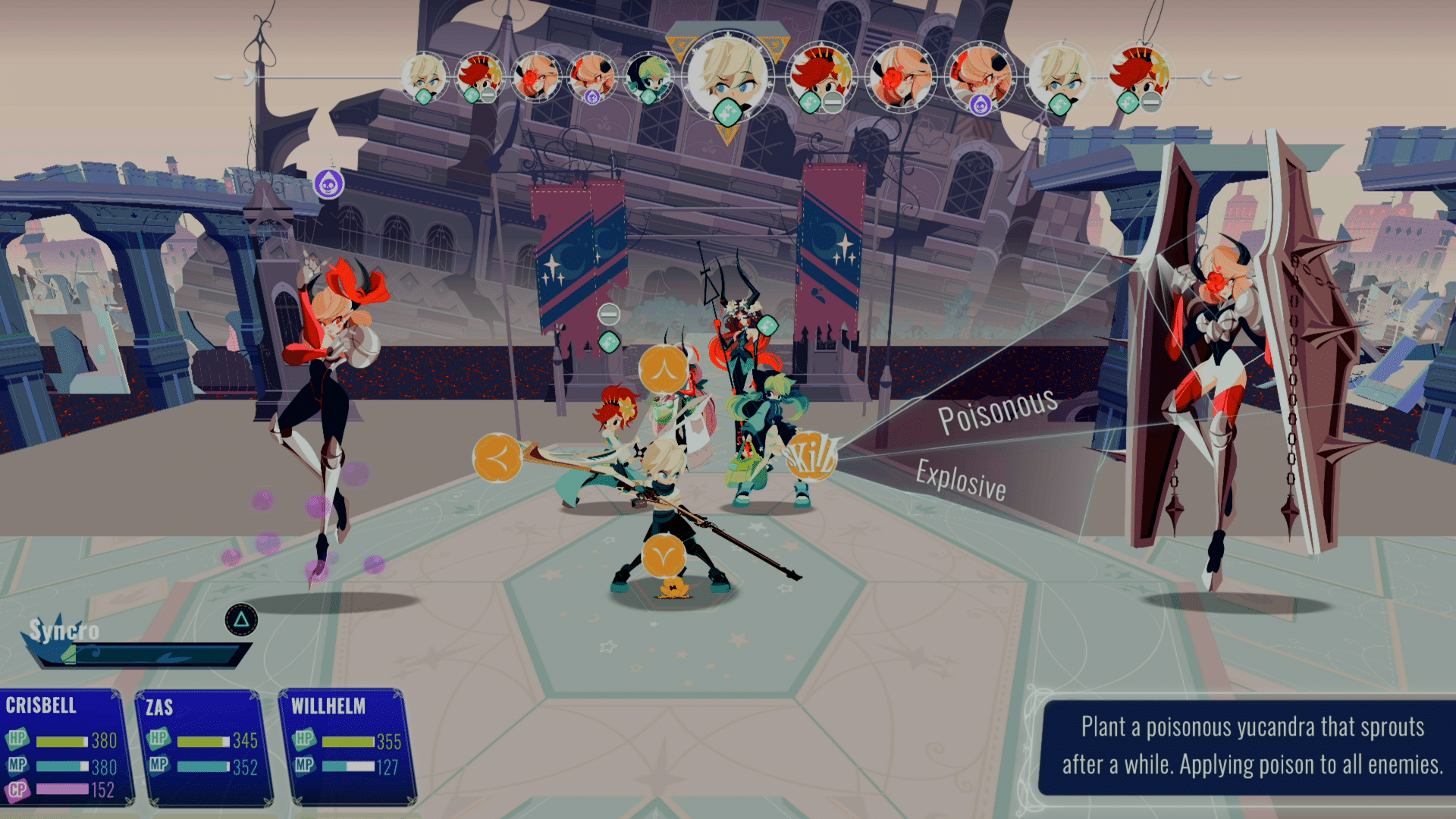Screen dimensions: 1456x819
Task: Choose the Explosive skill option
Action: [961, 480]
